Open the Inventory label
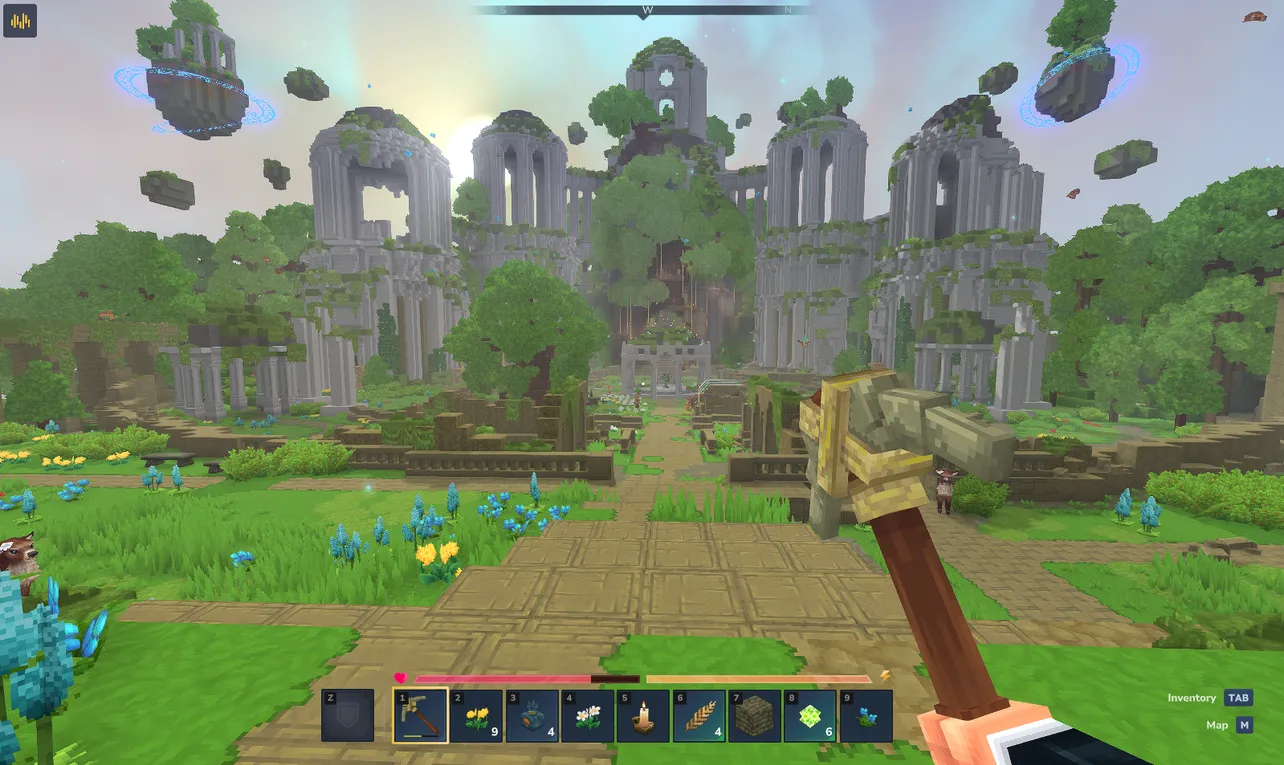This screenshot has width=1284, height=765. click(1190, 698)
